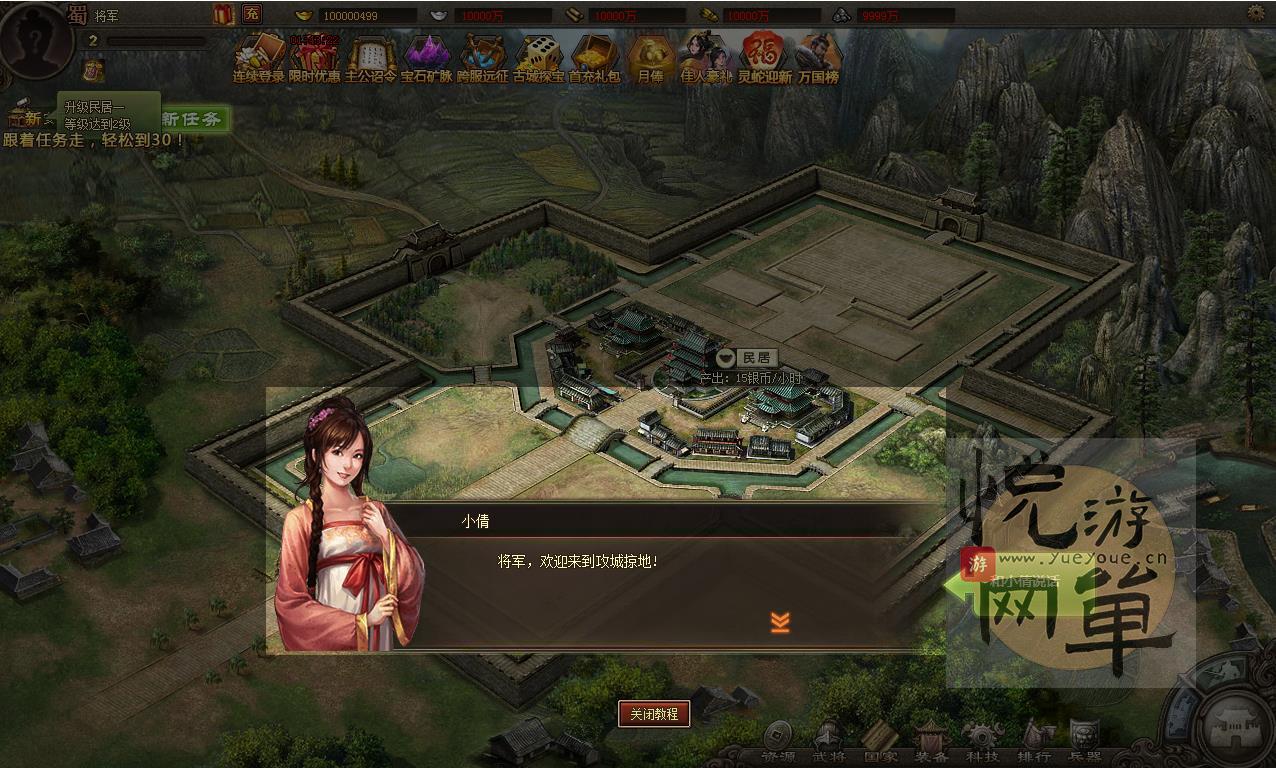Click the round city gate button
This screenshot has width=1276, height=768.
click(x=1236, y=722)
